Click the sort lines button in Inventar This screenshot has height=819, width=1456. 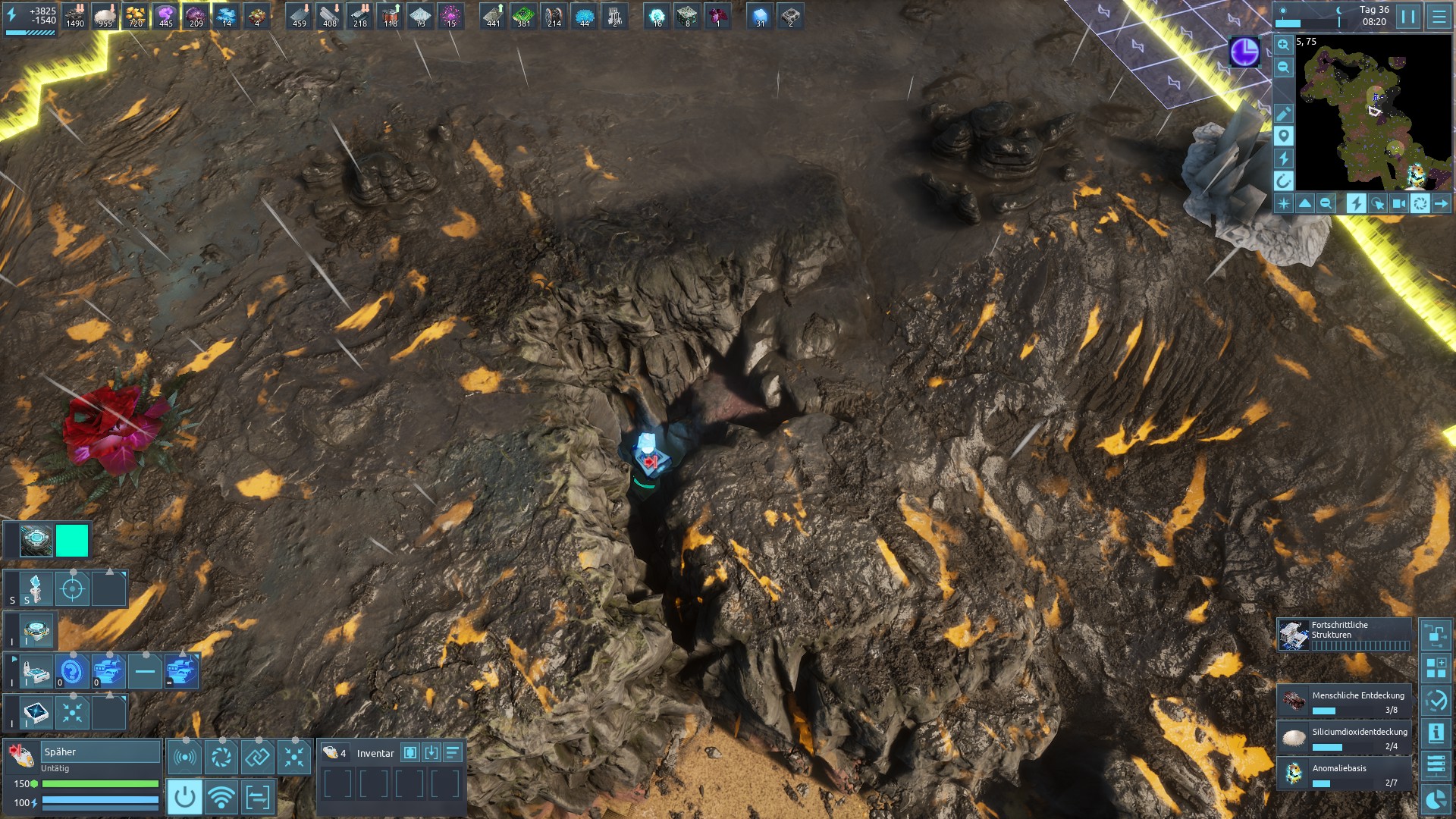click(x=453, y=752)
